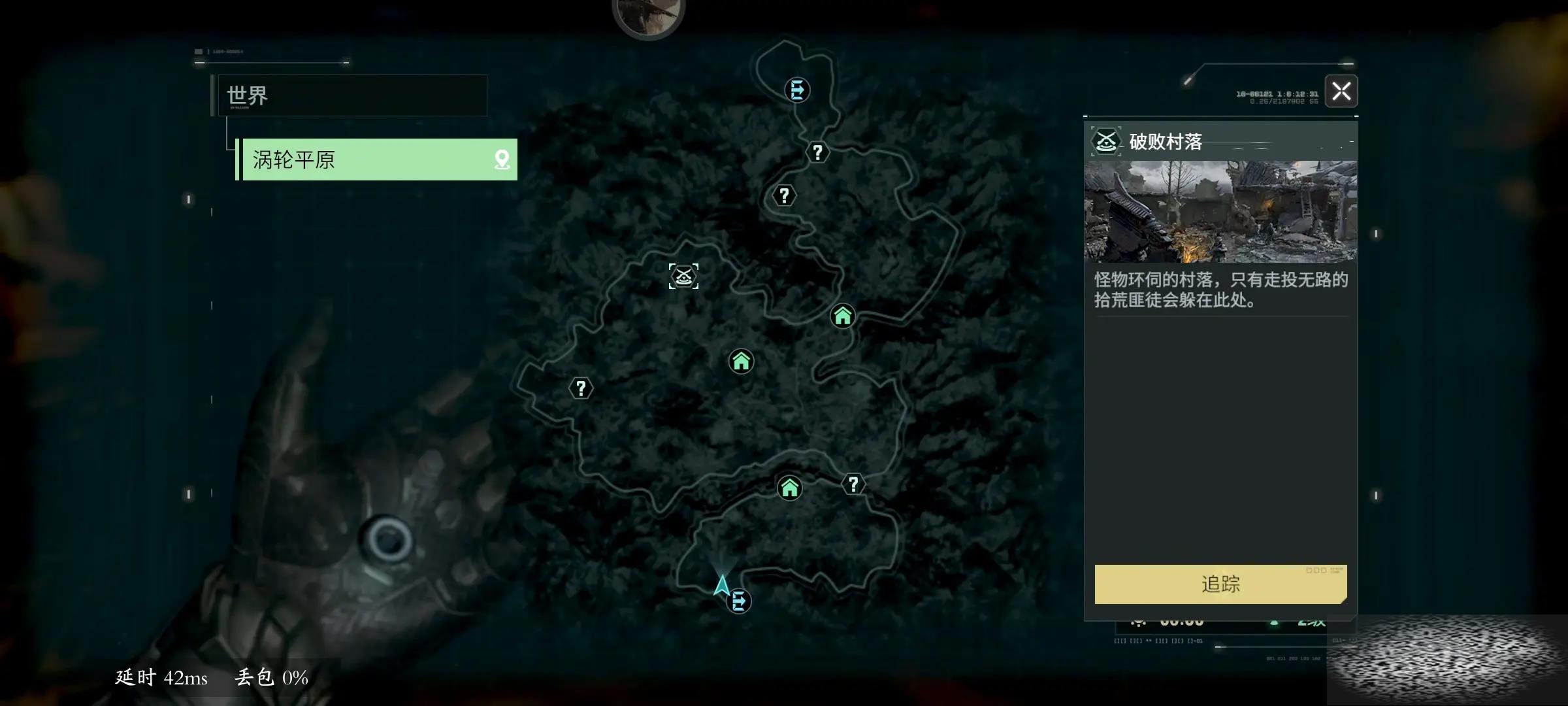Select the ruined village skull marker

click(683, 276)
